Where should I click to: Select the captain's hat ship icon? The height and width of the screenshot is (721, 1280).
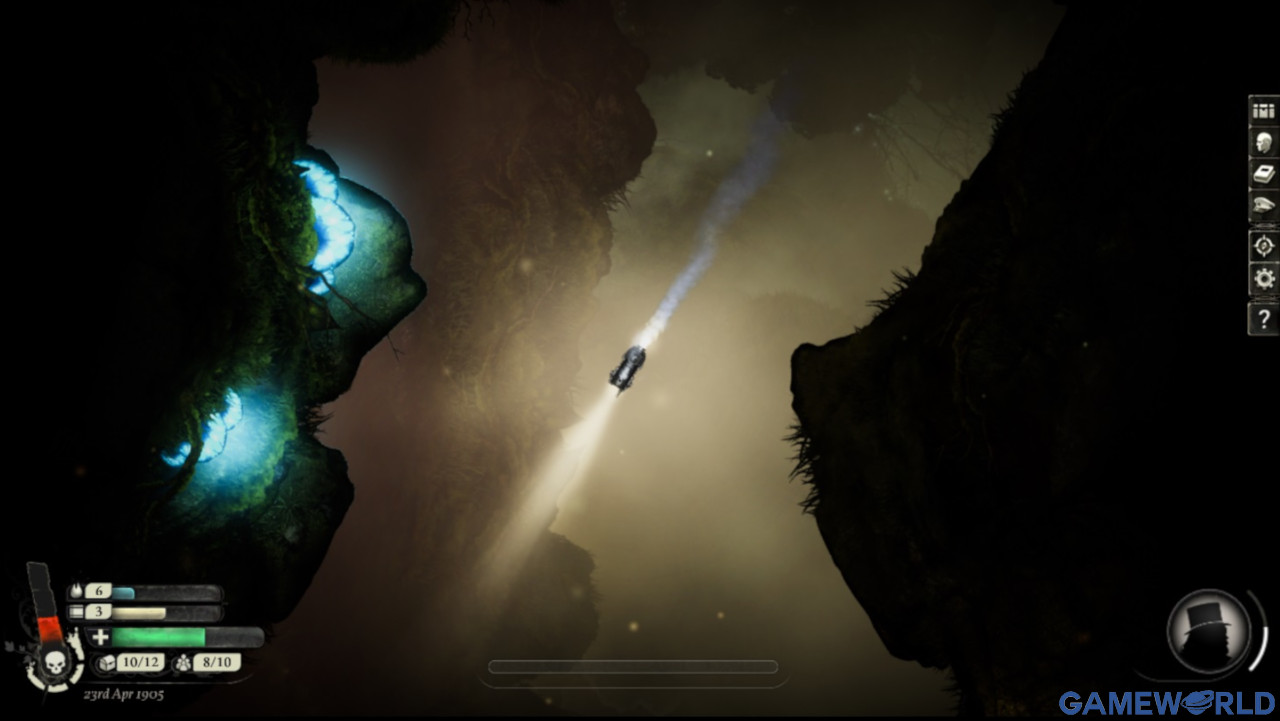tap(1263, 202)
